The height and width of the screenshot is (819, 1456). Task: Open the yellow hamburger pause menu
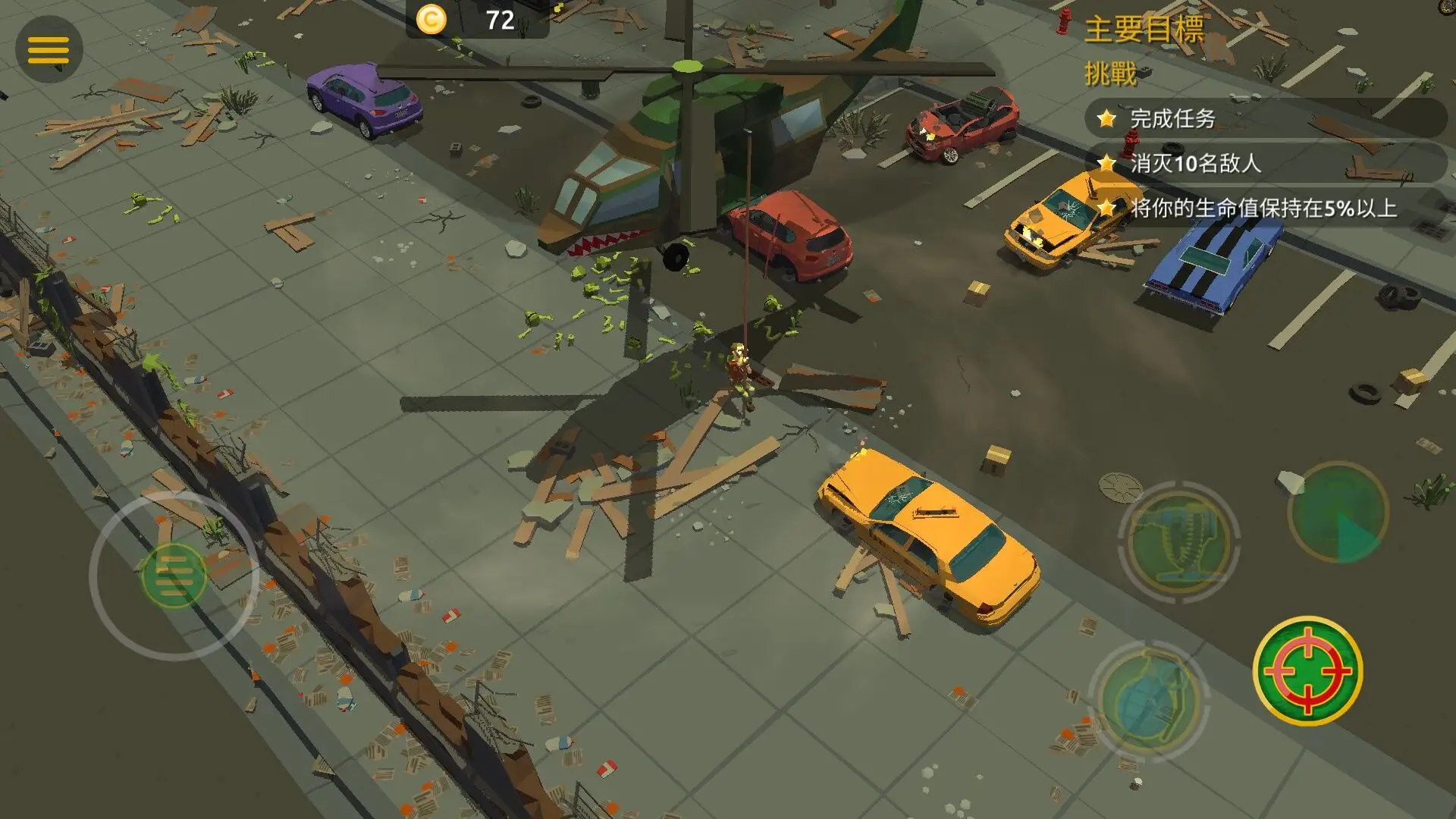pyautogui.click(x=49, y=49)
